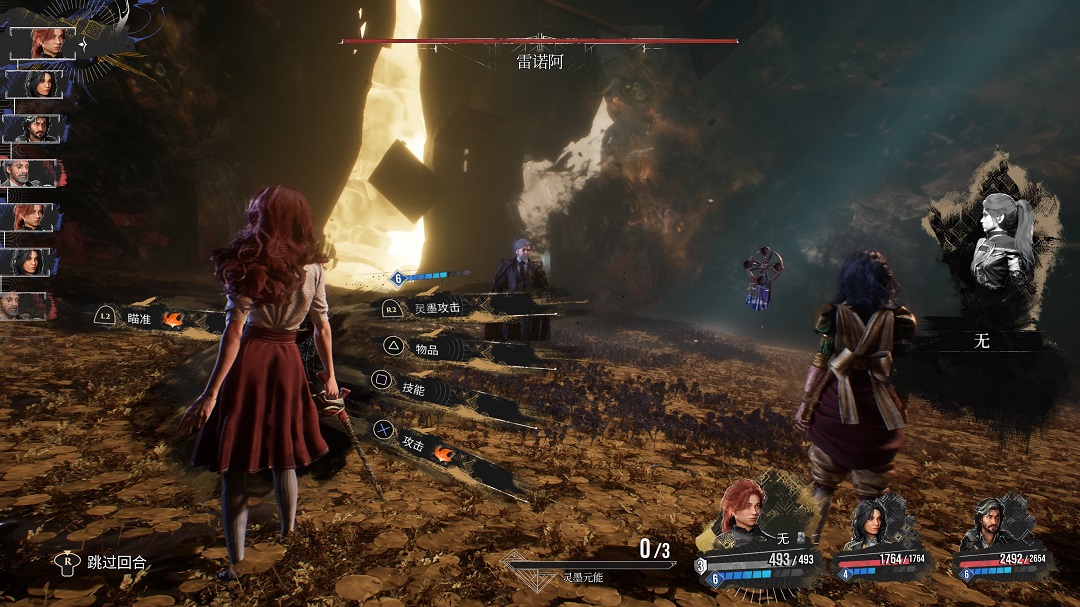Click the highlighted current-turn portrait in turn order
1080x607 pixels.
coord(43,43)
